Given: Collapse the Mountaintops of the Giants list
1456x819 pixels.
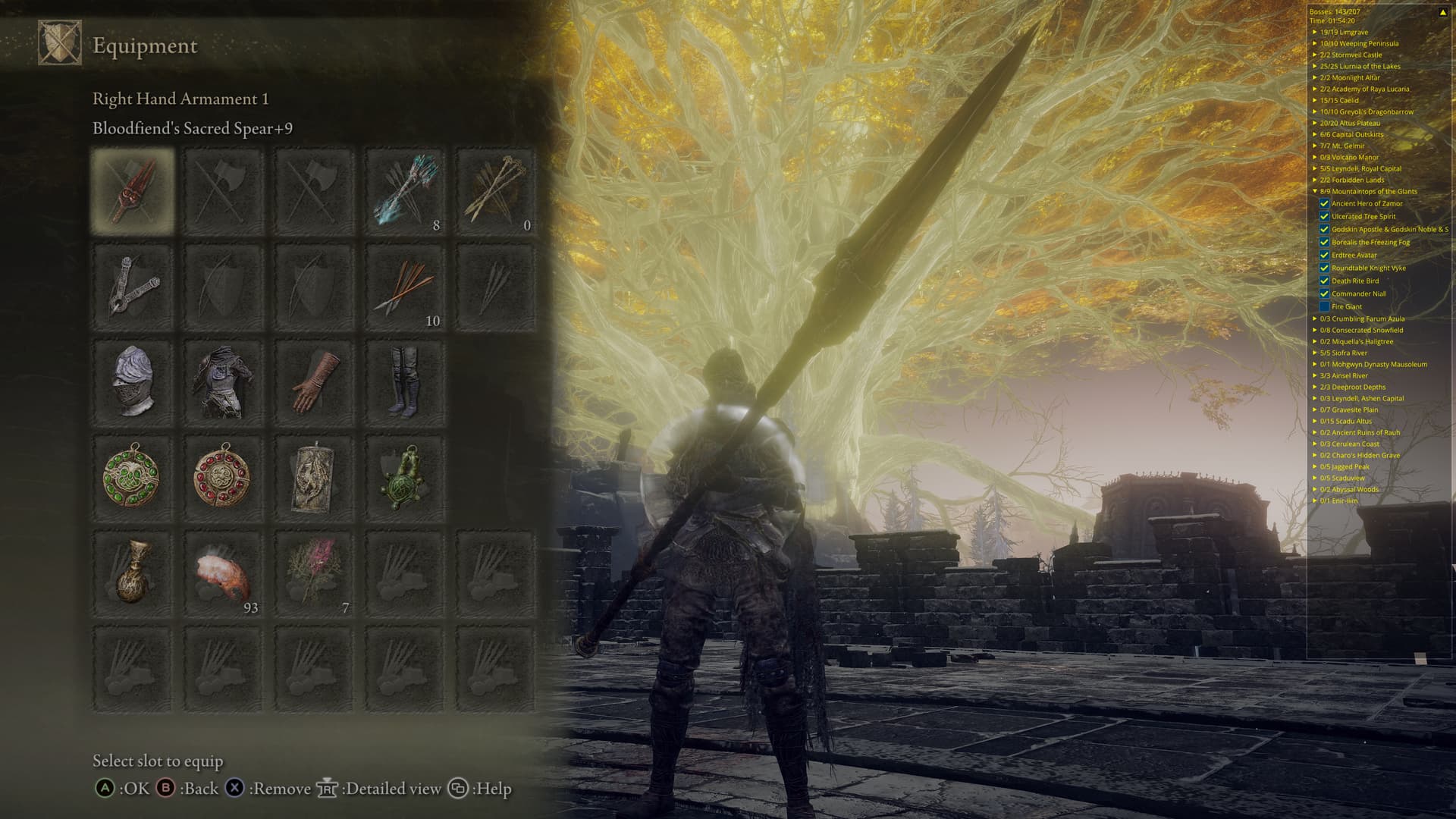Looking at the screenshot, I should 1315,191.
